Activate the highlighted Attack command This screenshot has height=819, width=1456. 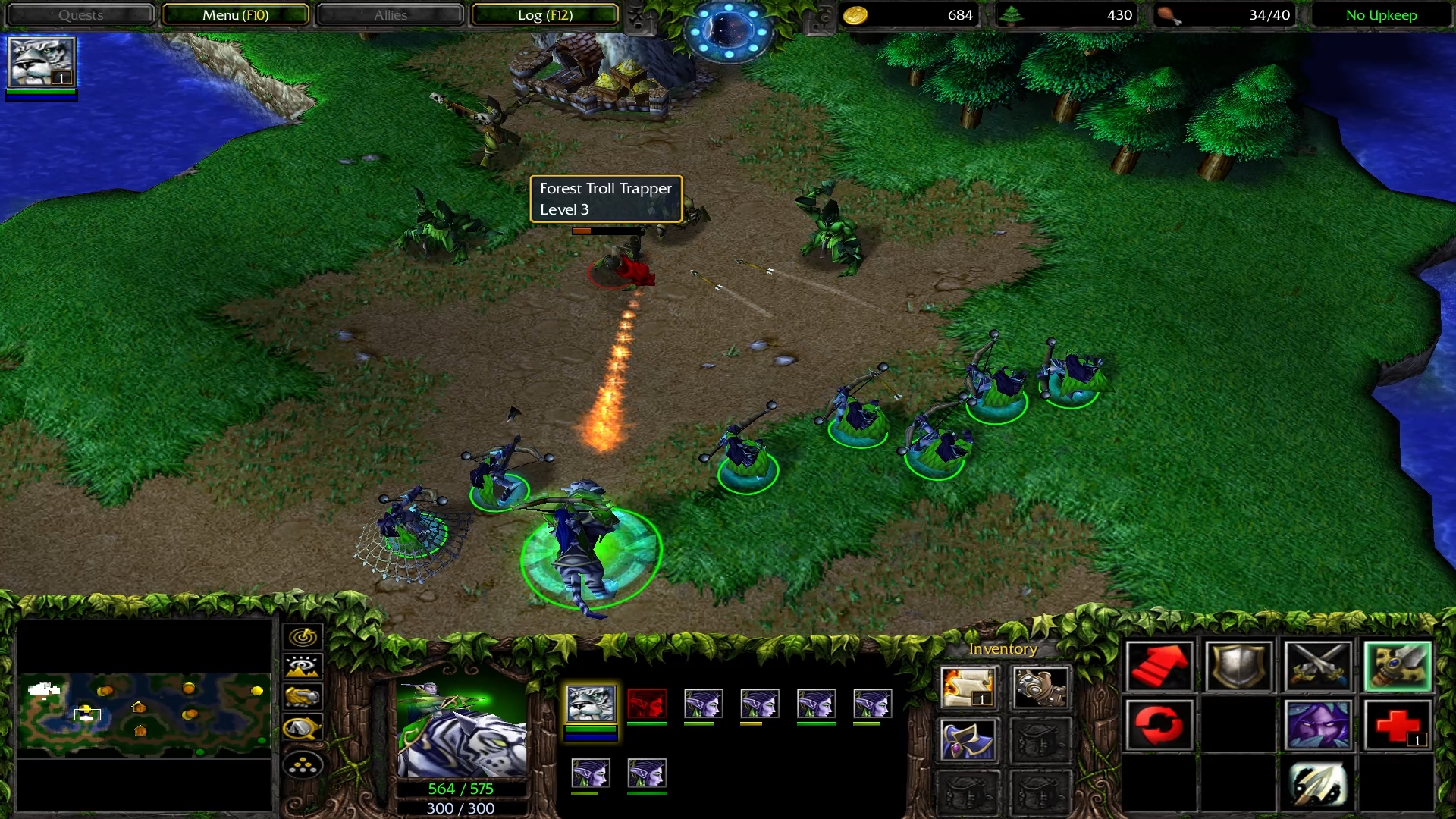[x=1397, y=667]
